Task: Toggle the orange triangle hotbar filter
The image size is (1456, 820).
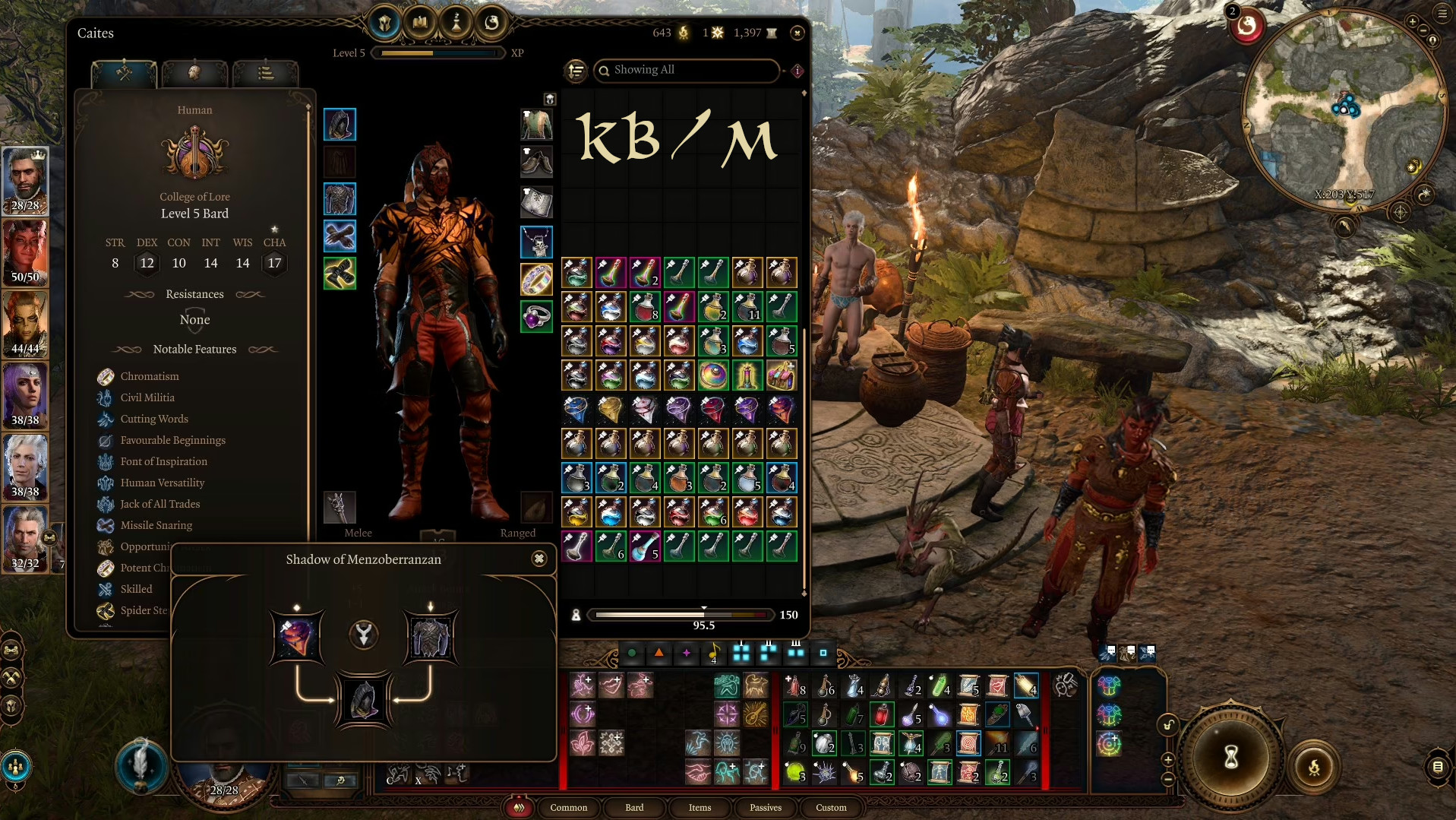Action: click(x=659, y=651)
